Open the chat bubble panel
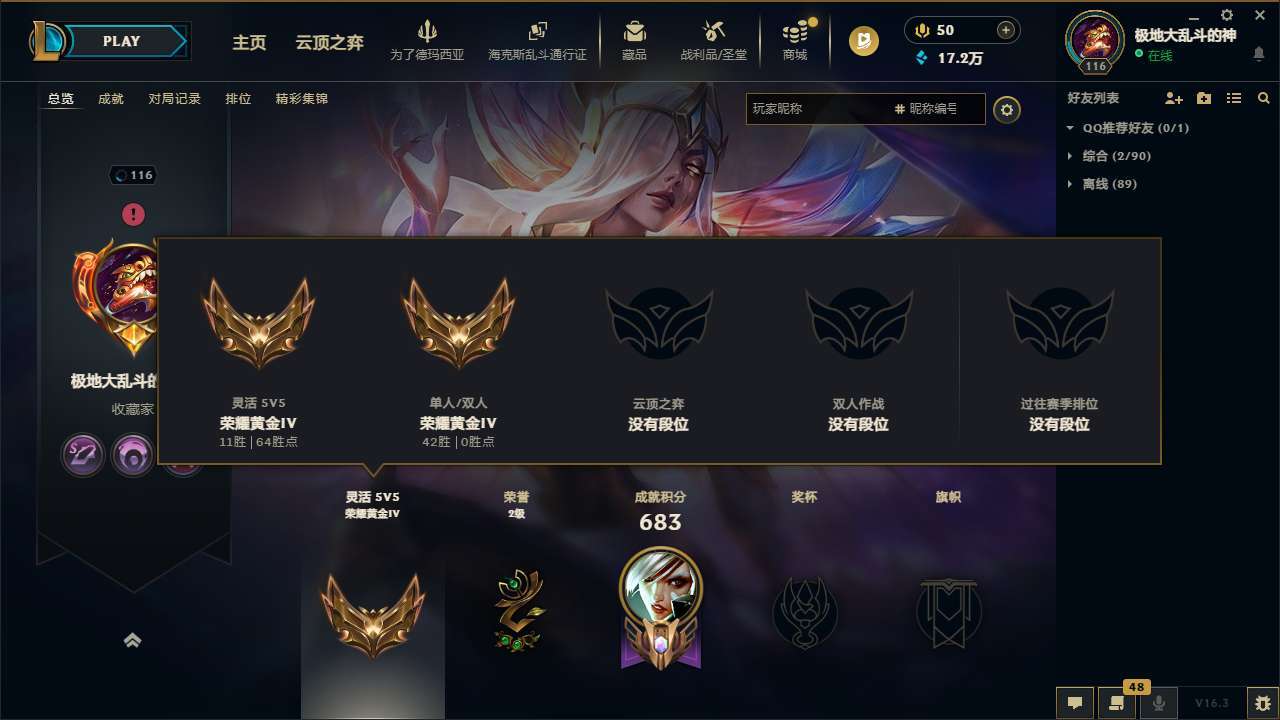 [x=1073, y=704]
